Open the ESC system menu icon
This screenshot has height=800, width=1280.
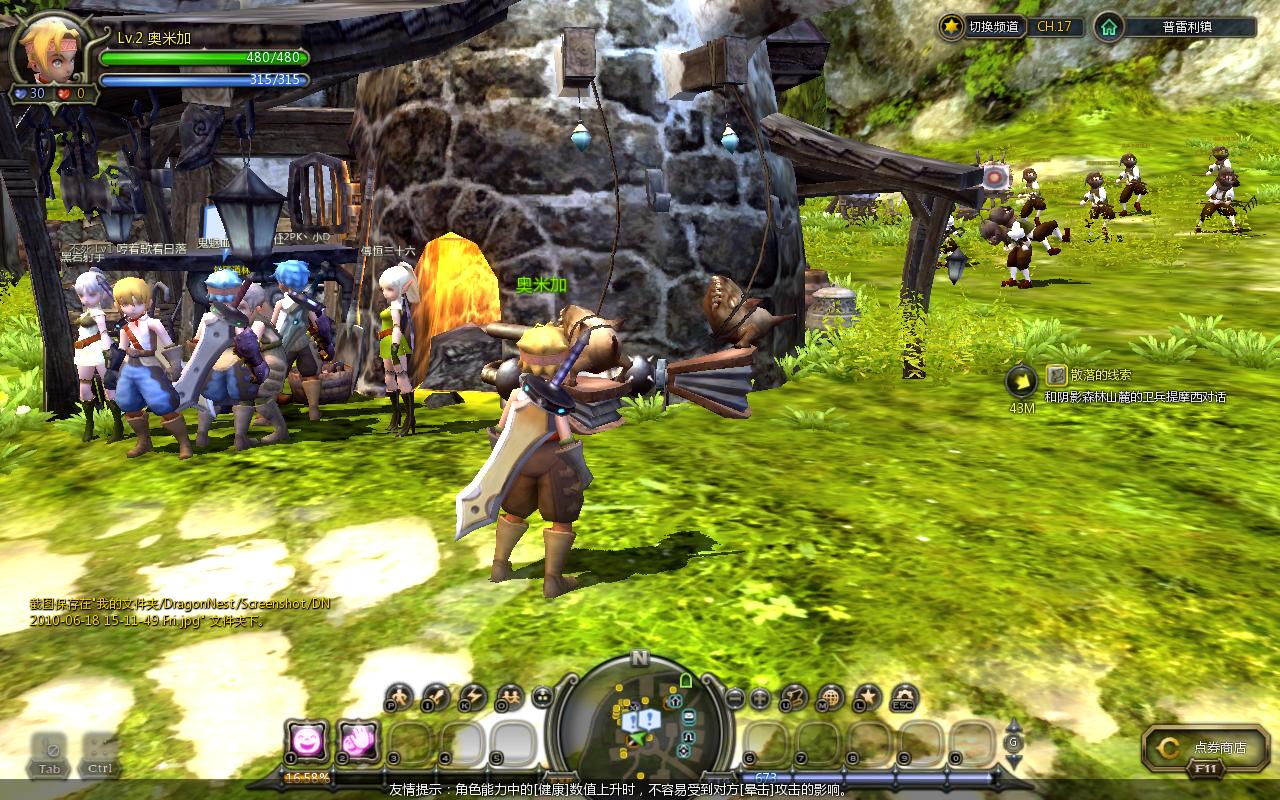coord(903,696)
